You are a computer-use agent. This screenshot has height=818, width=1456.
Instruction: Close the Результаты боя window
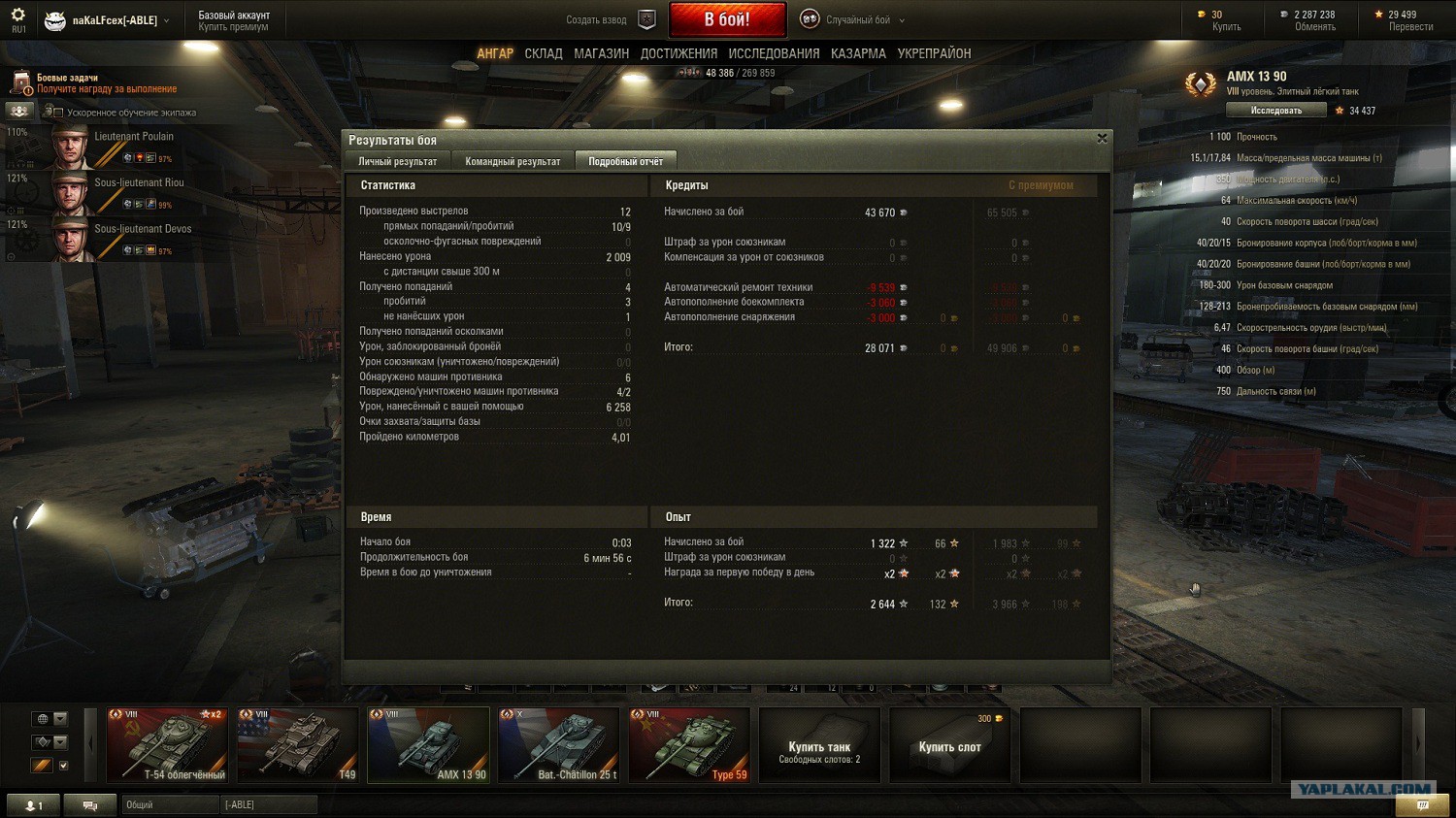1102,139
